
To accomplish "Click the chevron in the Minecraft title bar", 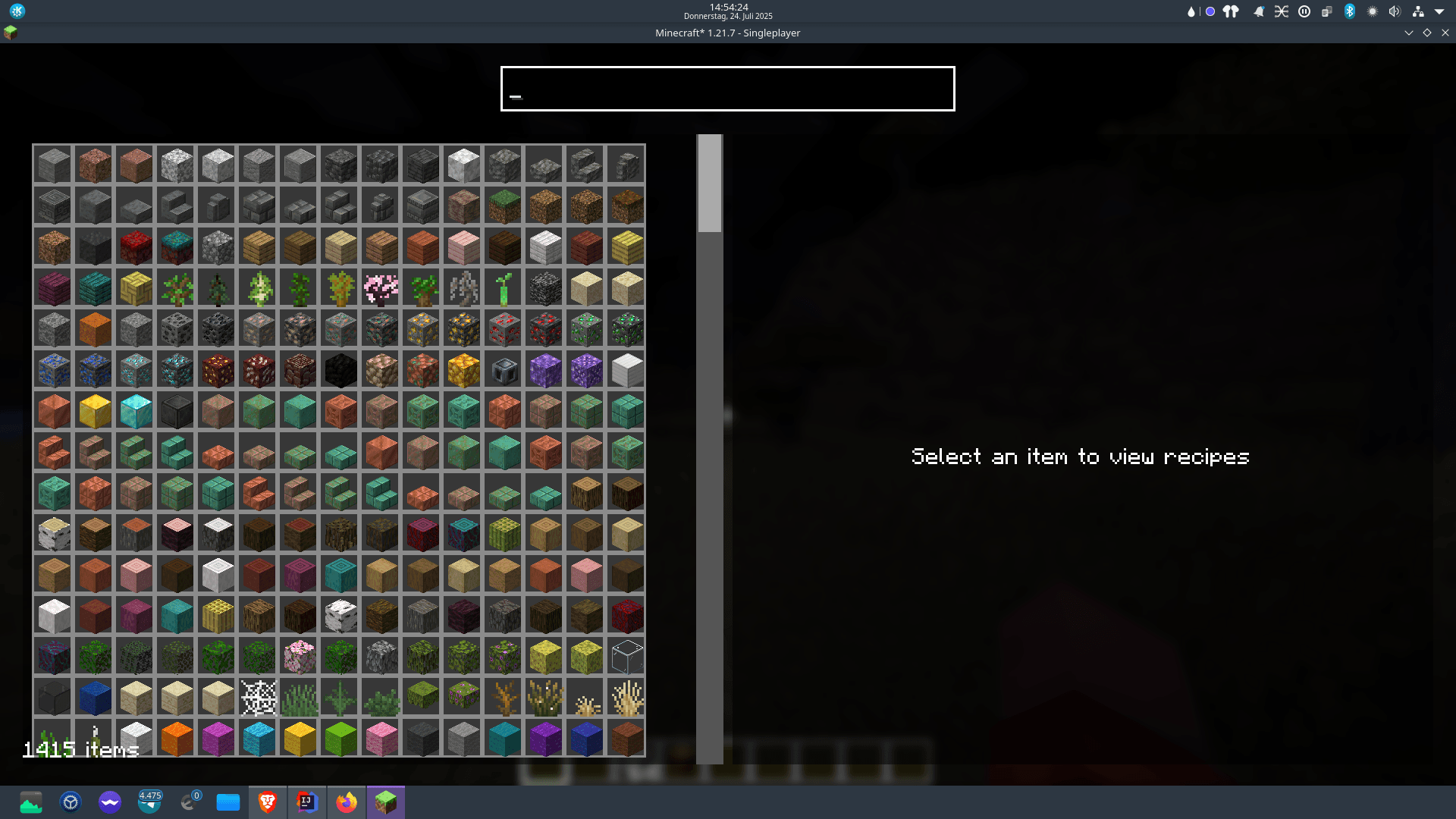I will [1409, 33].
